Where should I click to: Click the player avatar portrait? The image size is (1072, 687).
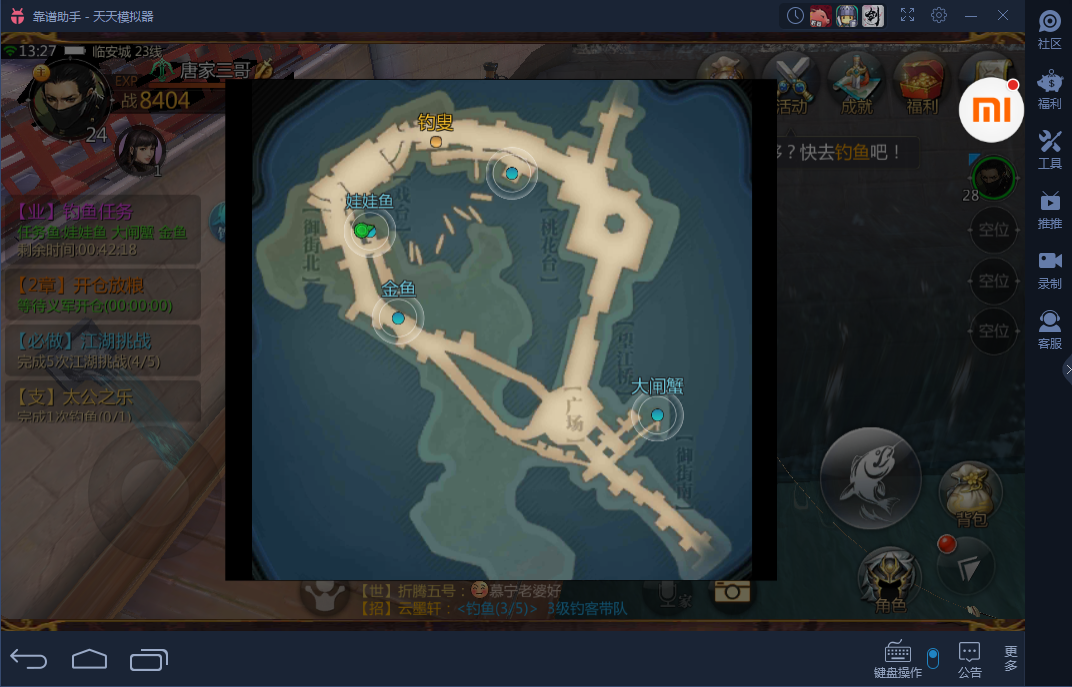[68, 98]
